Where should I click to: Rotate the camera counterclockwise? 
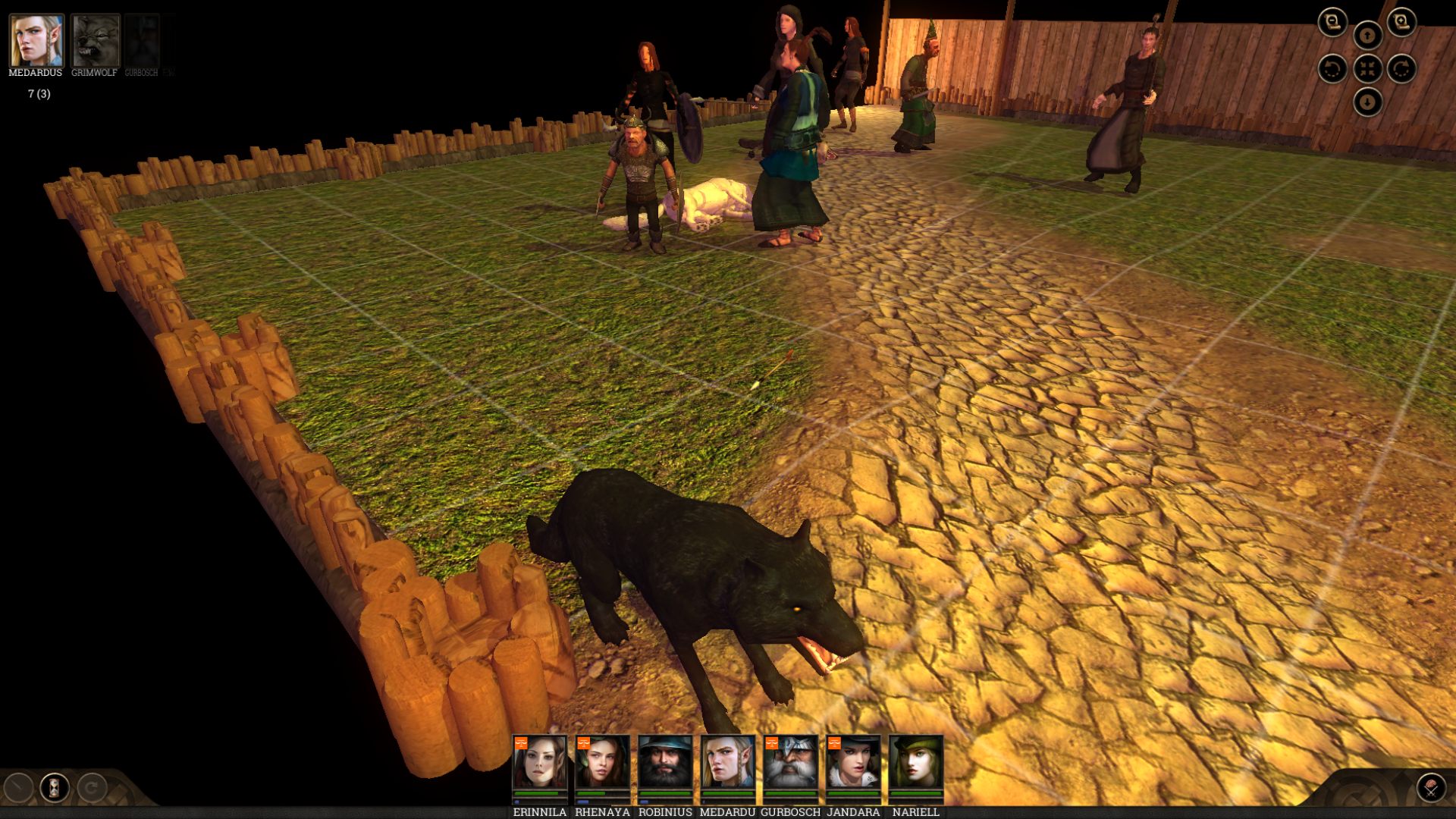point(1332,69)
